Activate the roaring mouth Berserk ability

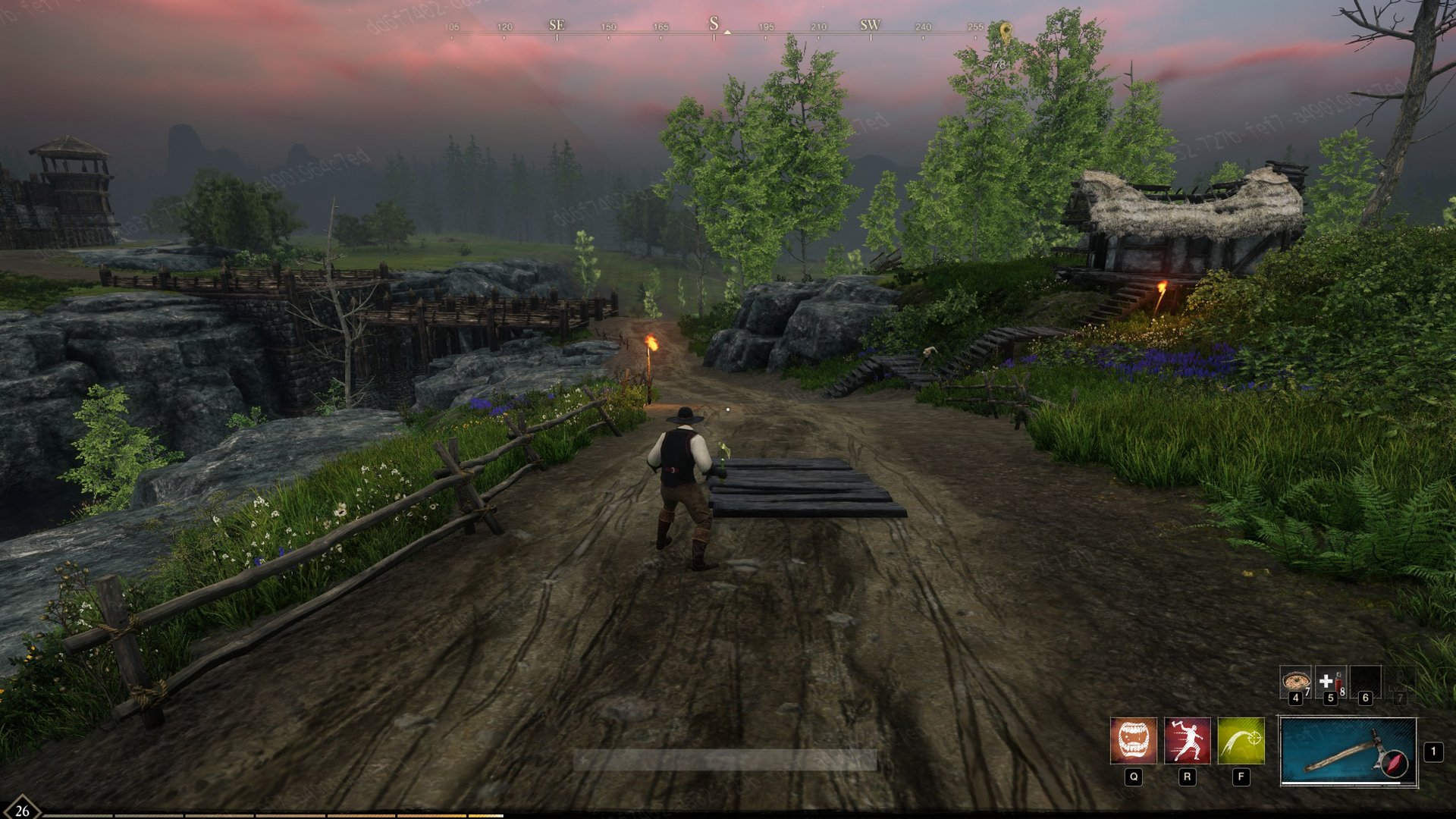pos(1133,740)
